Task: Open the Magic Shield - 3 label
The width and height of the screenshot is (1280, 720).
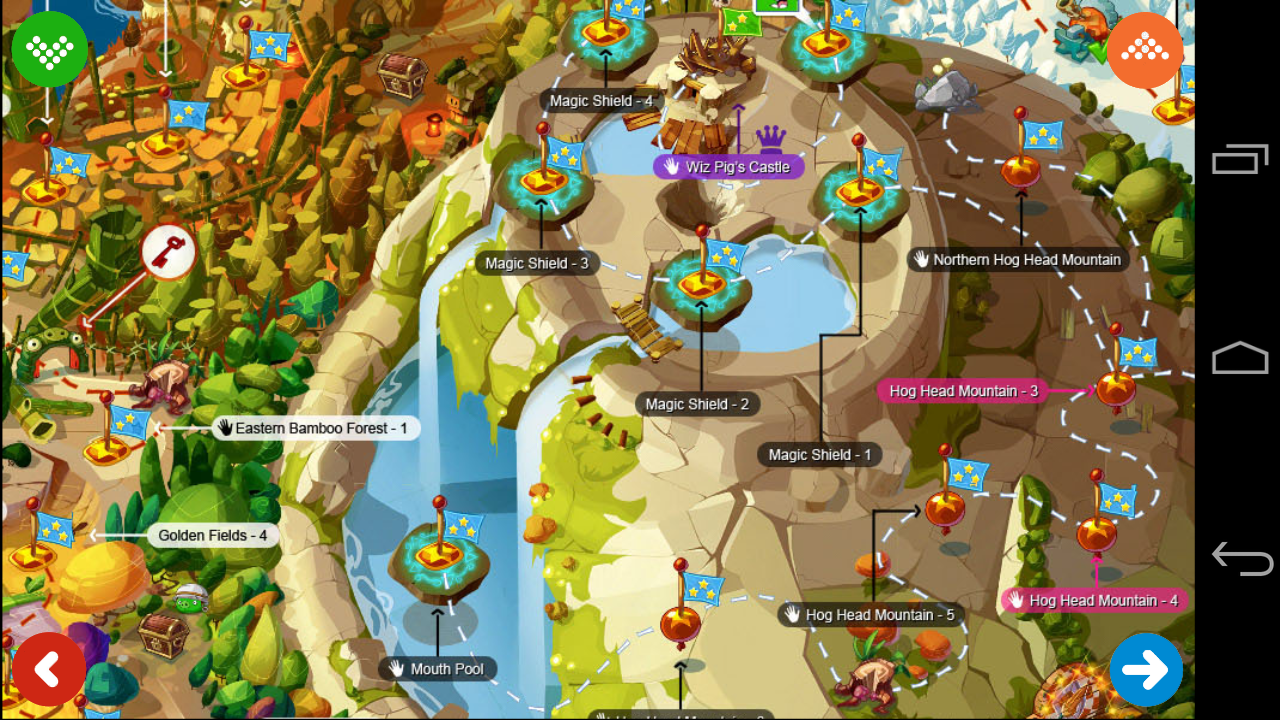Action: (537, 264)
